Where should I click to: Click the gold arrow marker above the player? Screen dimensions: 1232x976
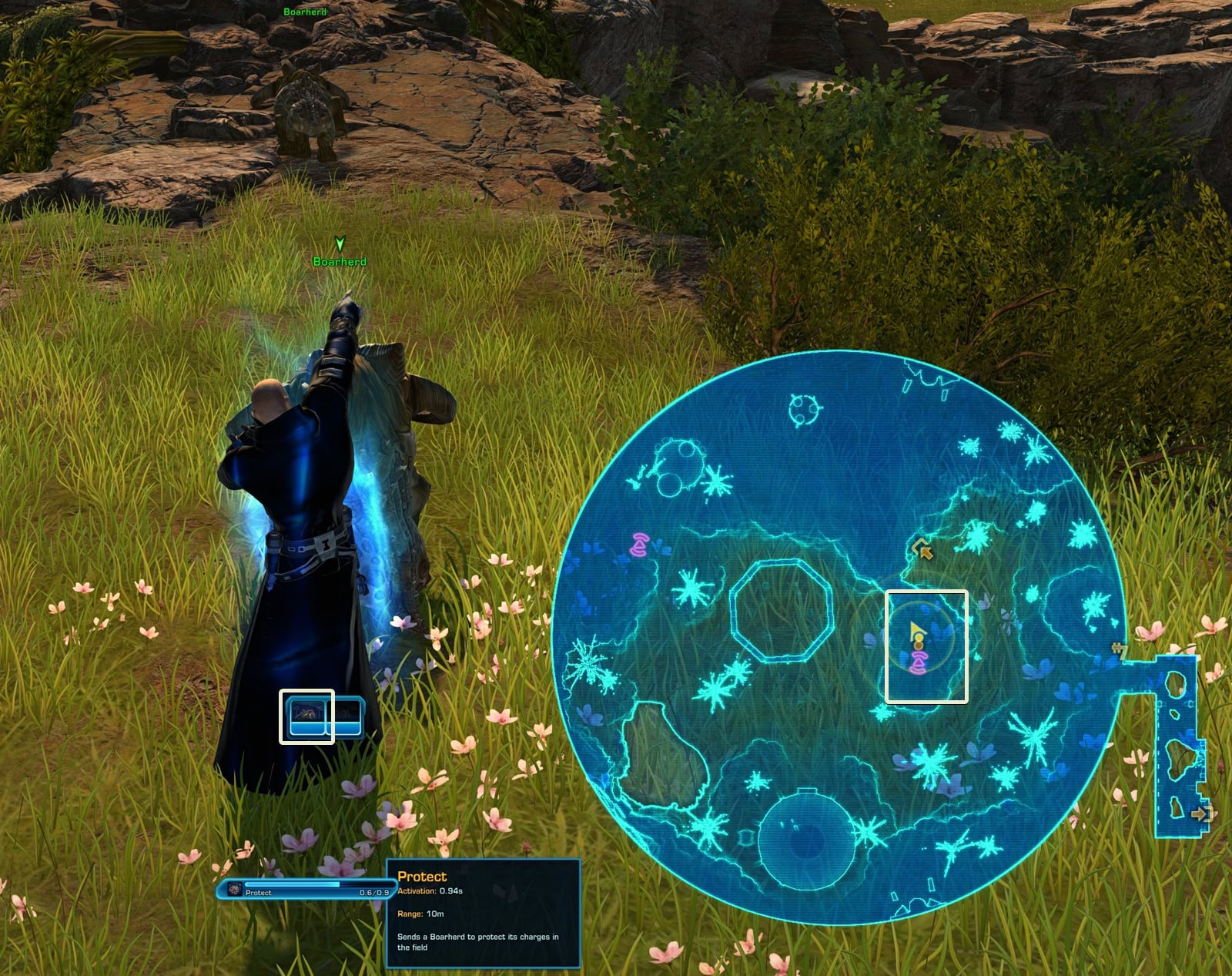point(922,549)
